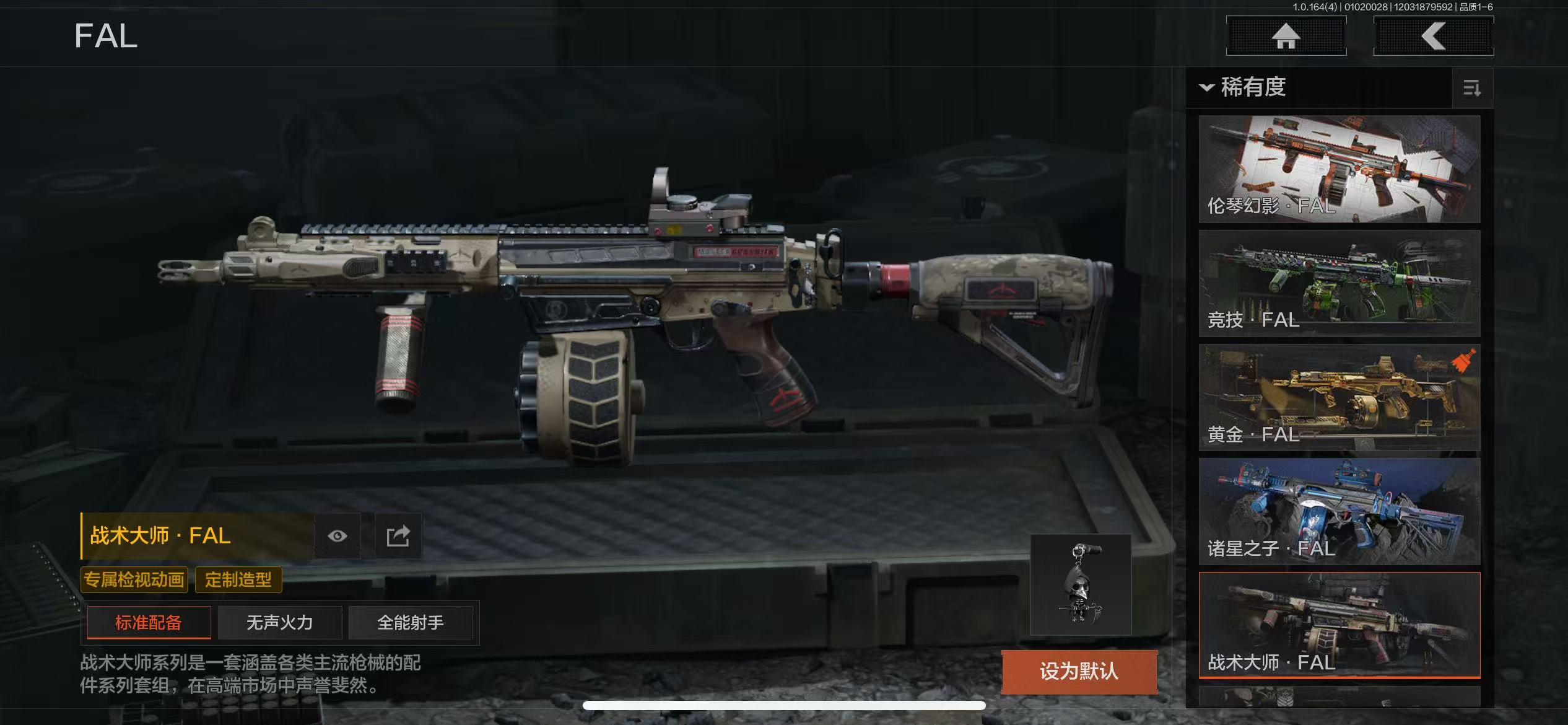Image resolution: width=1568 pixels, height=725 pixels.
Task: Toggle the eye preview icon
Action: 338,536
